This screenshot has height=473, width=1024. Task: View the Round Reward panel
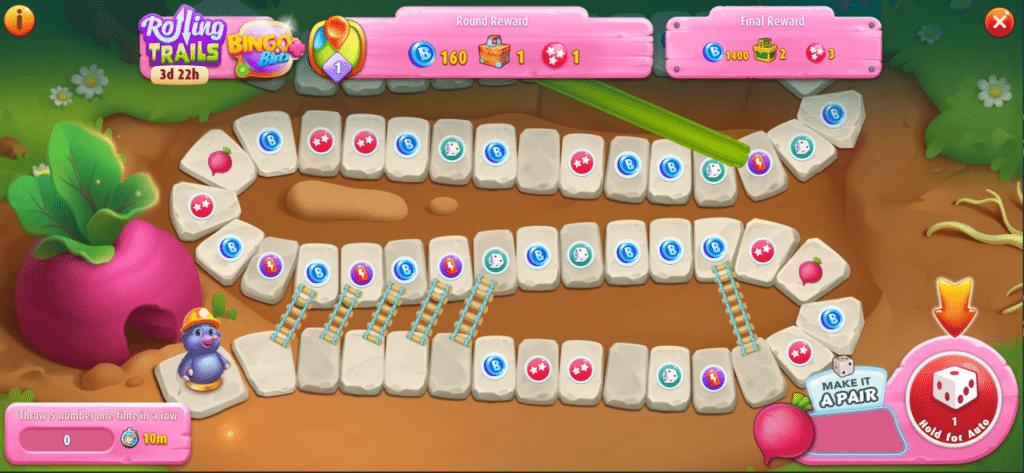pyautogui.click(x=495, y=45)
